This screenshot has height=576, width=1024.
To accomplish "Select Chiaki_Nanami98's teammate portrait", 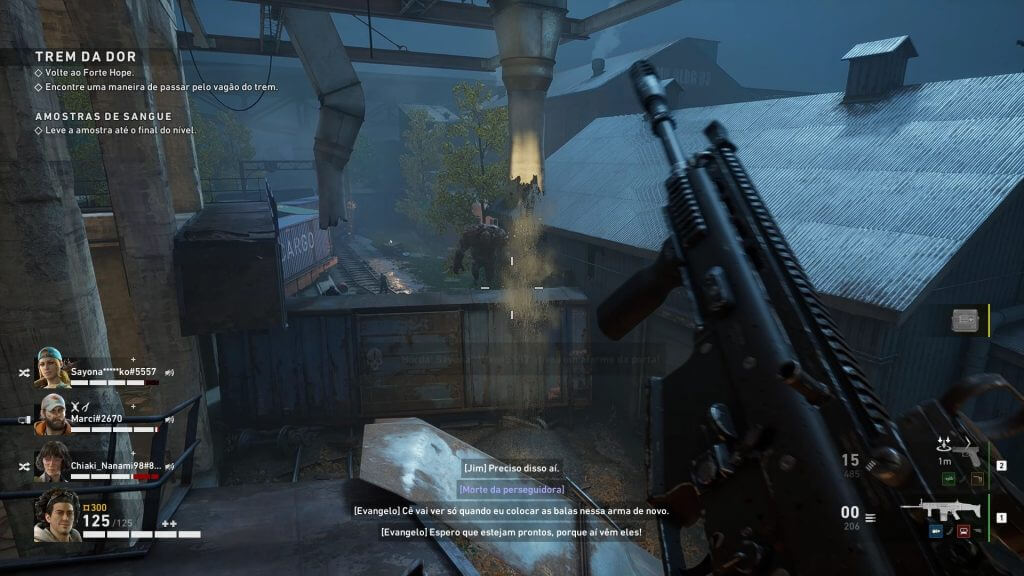I will [x=53, y=462].
